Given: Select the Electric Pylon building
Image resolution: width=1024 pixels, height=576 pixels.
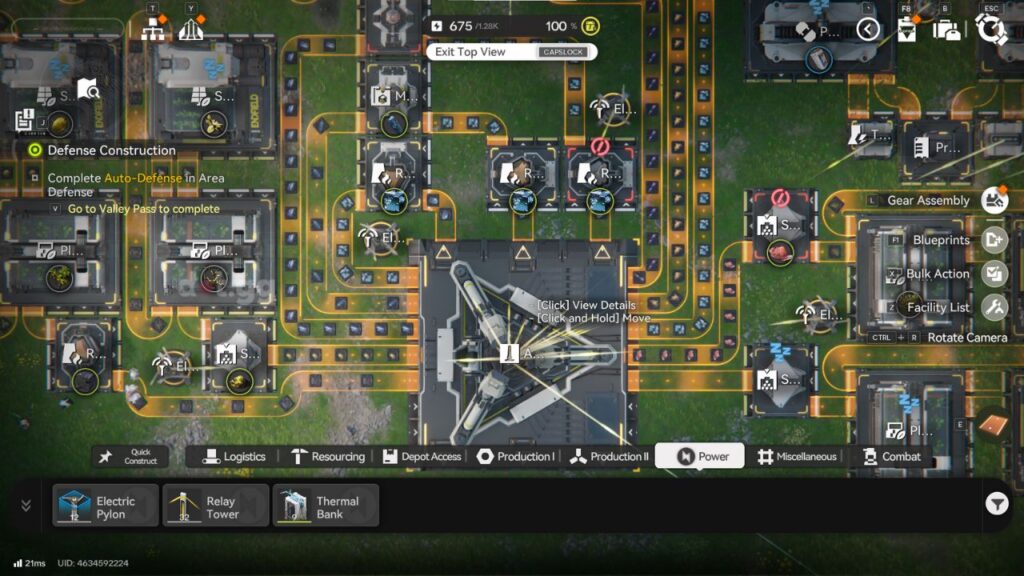Looking at the screenshot, I should coord(106,506).
